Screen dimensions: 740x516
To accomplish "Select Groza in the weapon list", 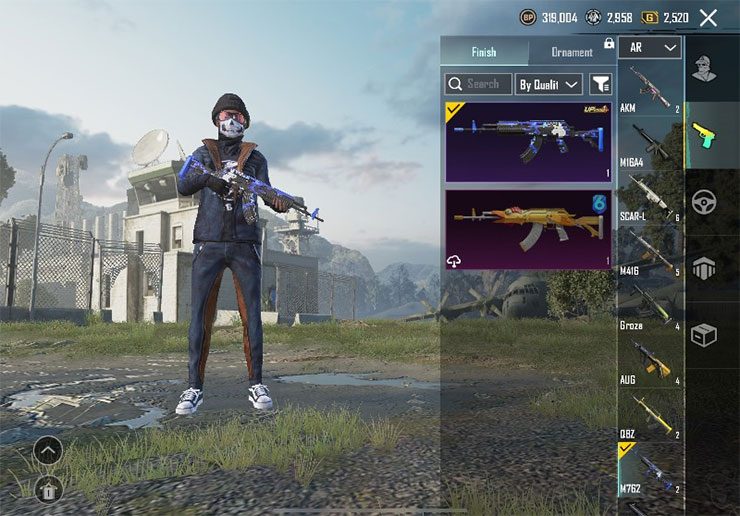I will click(x=650, y=305).
